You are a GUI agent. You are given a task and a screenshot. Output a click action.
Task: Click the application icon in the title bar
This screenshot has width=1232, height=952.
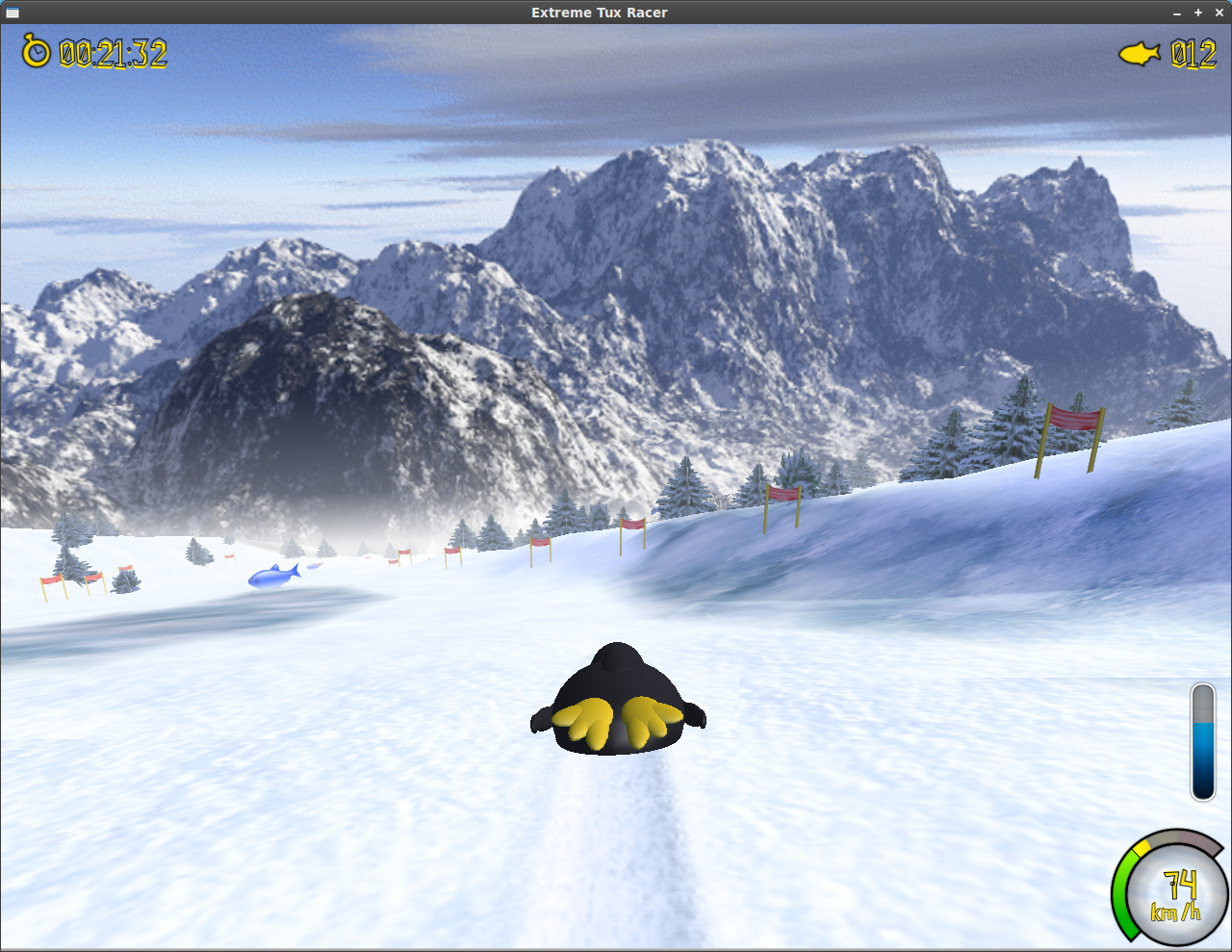click(x=13, y=13)
